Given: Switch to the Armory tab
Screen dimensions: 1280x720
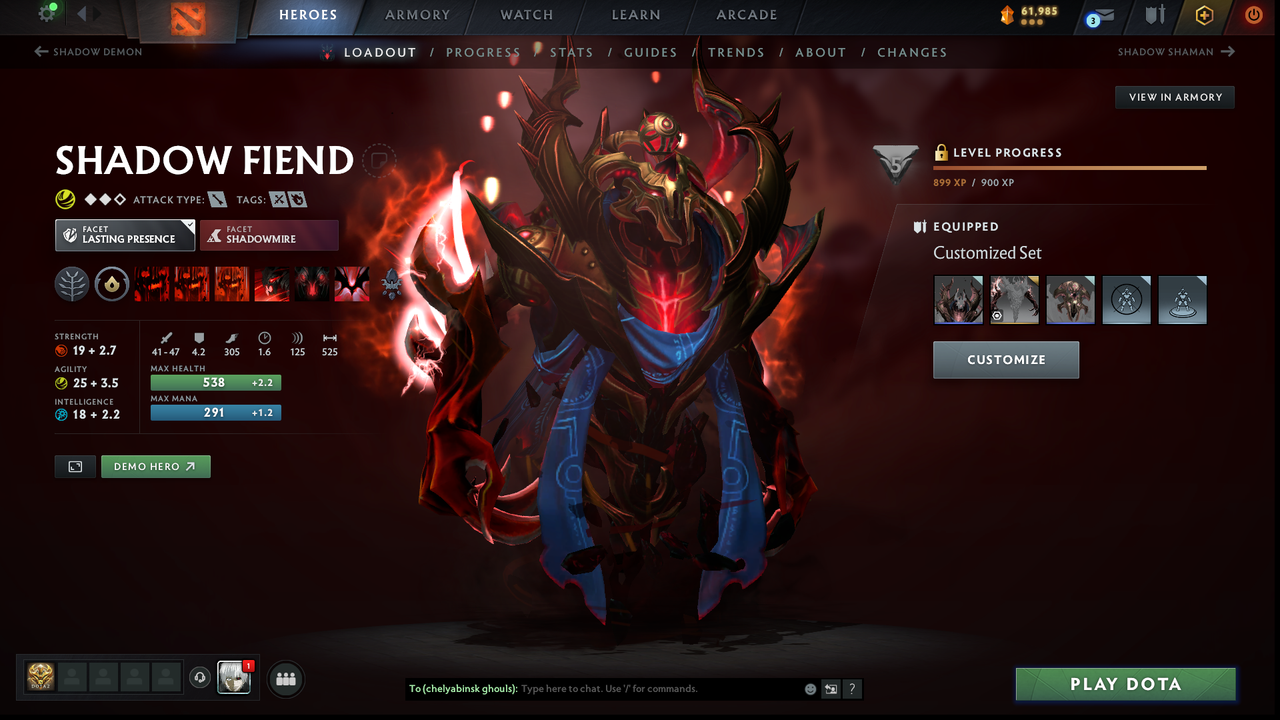Looking at the screenshot, I should 417,15.
